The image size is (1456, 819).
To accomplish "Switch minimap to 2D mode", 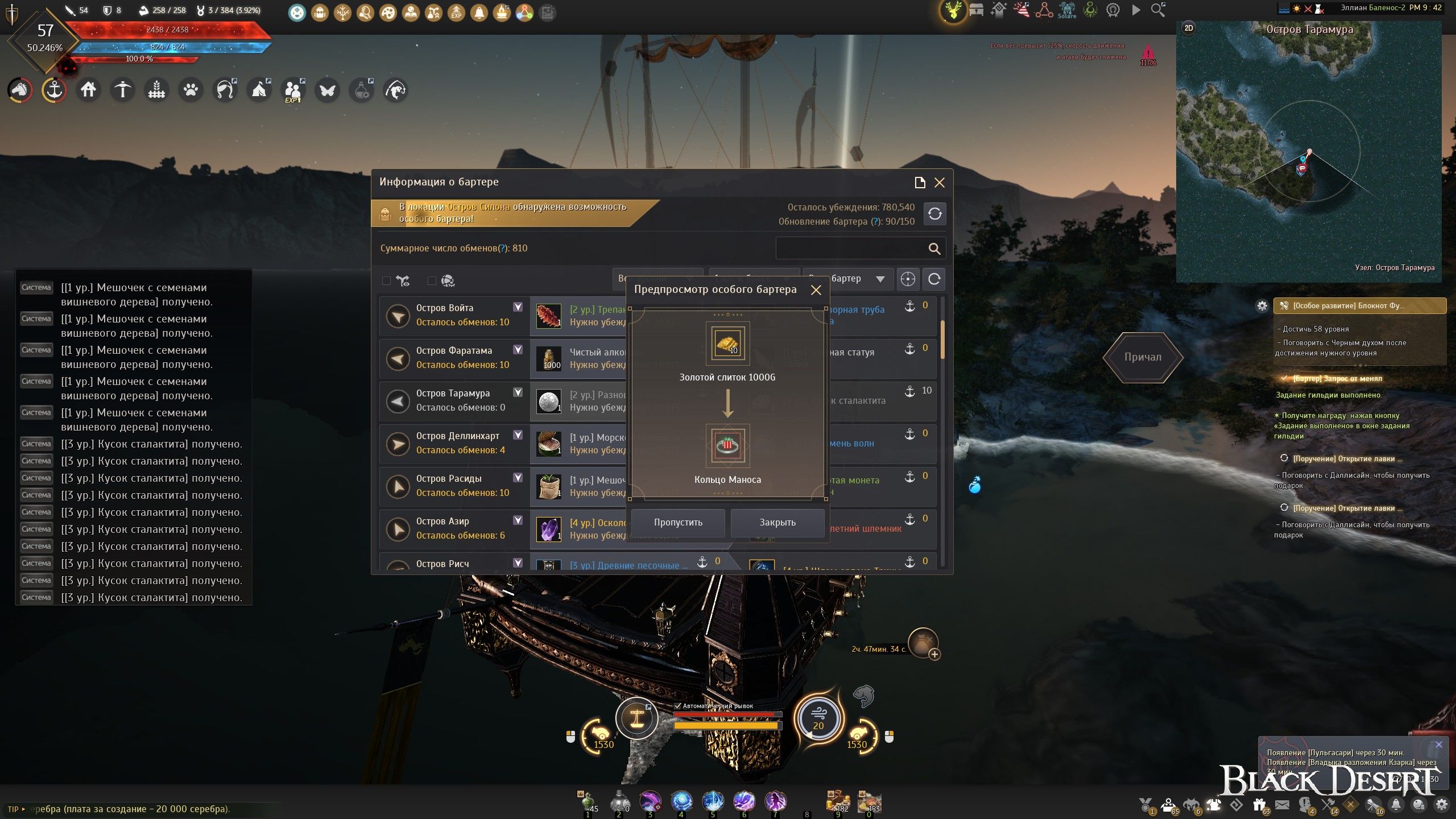I will 1189,28.
